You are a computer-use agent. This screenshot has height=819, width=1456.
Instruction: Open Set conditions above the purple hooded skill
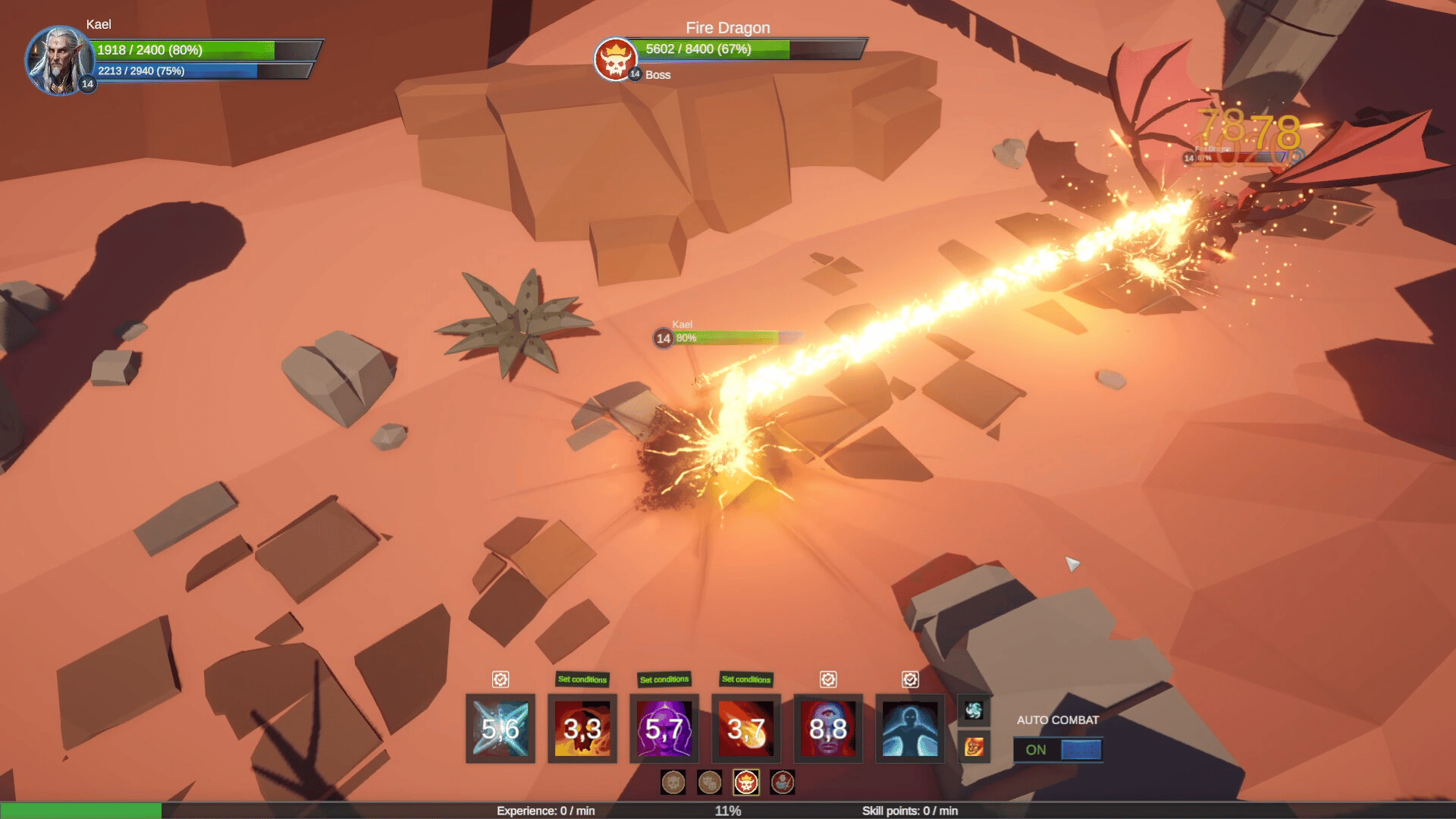[664, 679]
